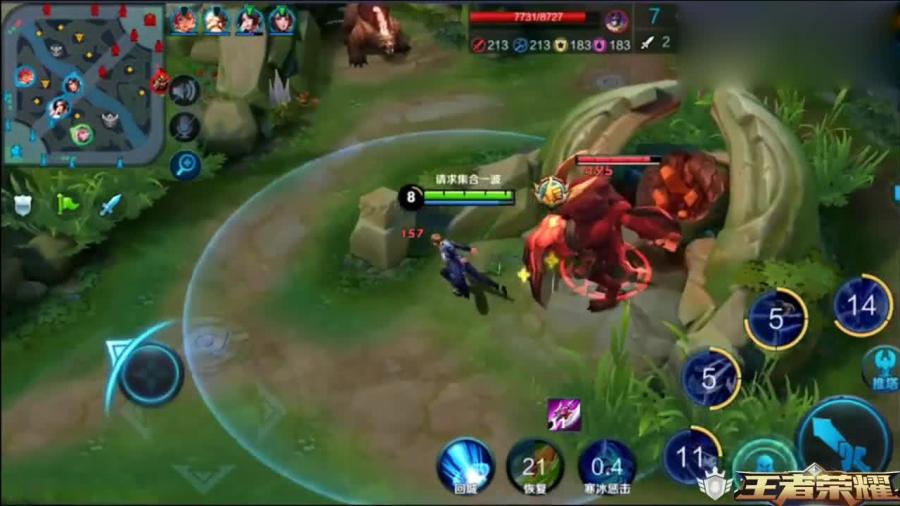Viewport: 900px width, 506px height.
Task: Trigger the skill showing cooldown 11
Action: tap(692, 456)
